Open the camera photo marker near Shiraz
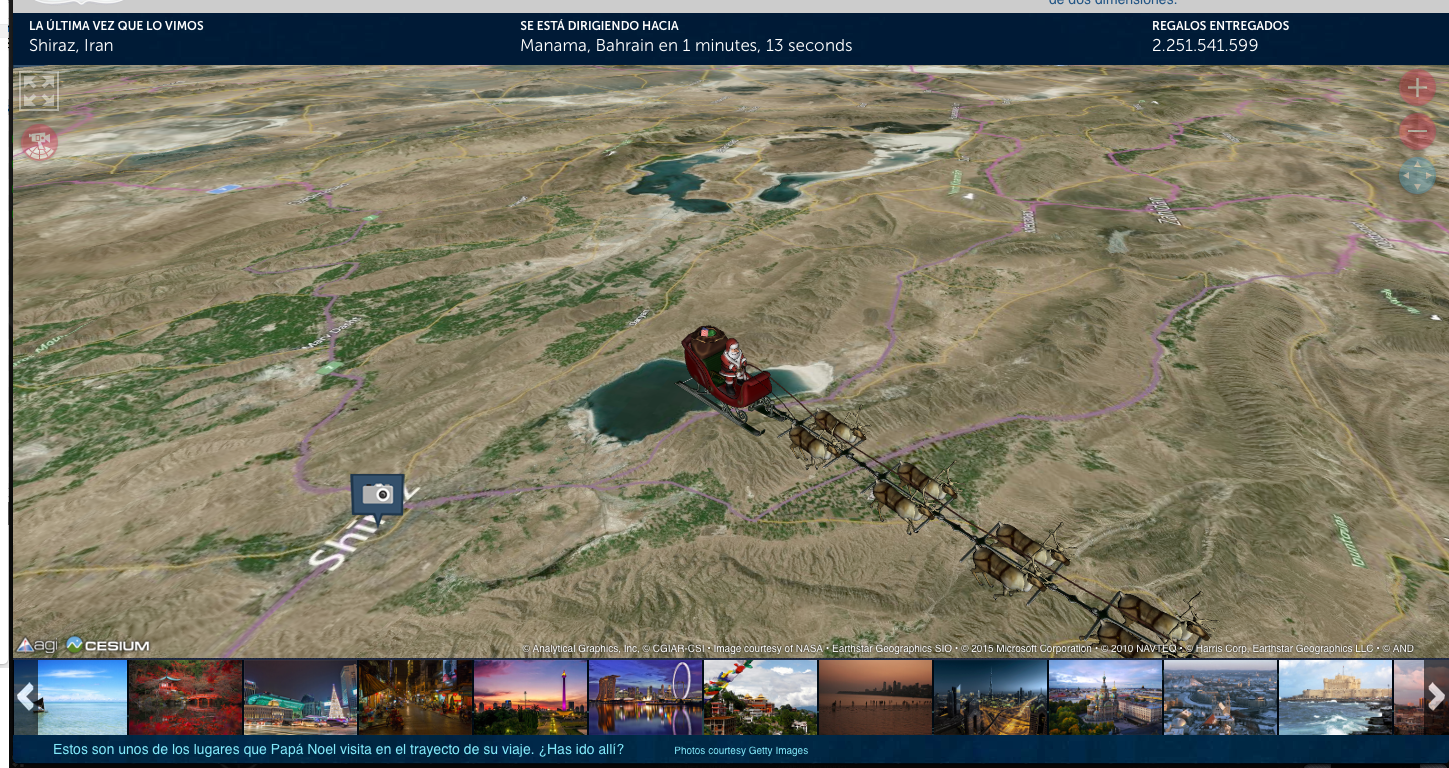The width and height of the screenshot is (1449, 768). click(377, 492)
